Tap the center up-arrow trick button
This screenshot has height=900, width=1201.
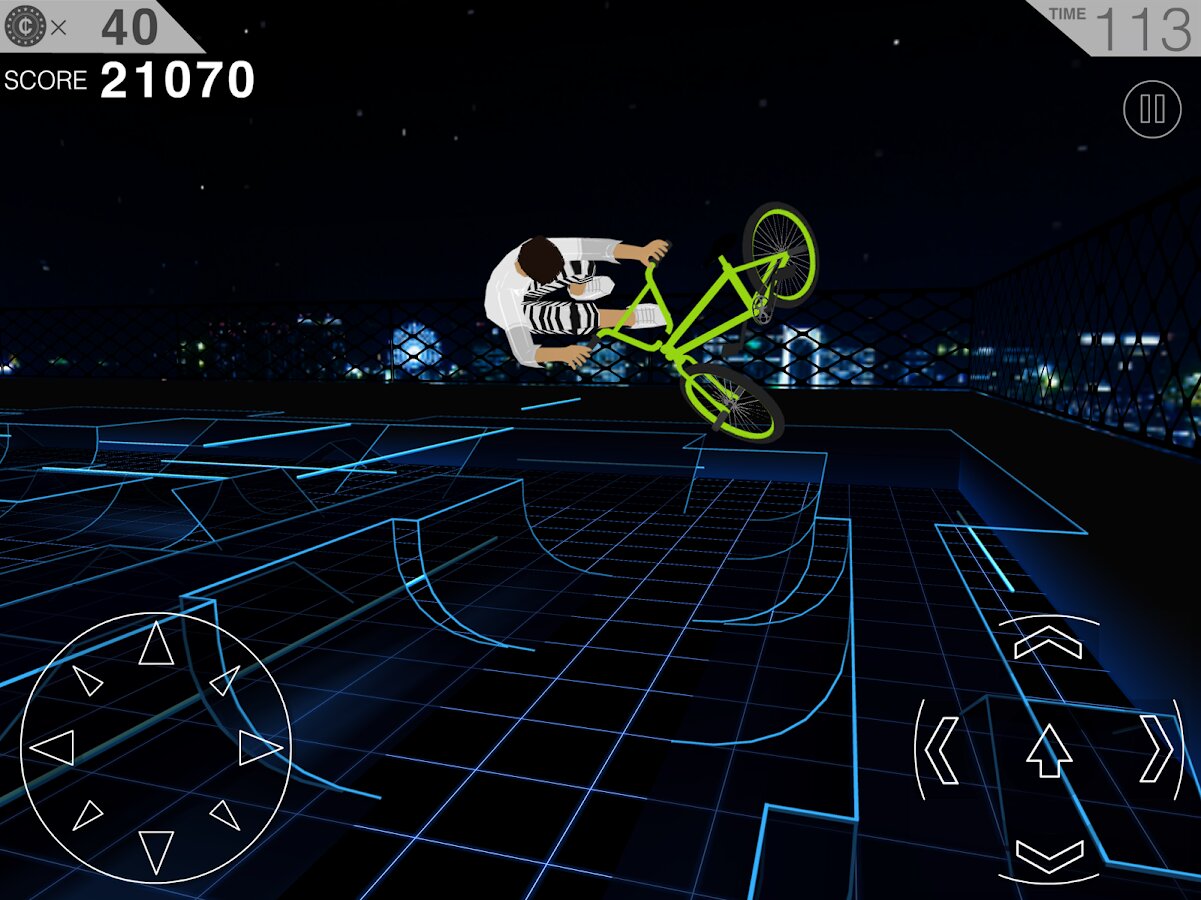(1049, 750)
